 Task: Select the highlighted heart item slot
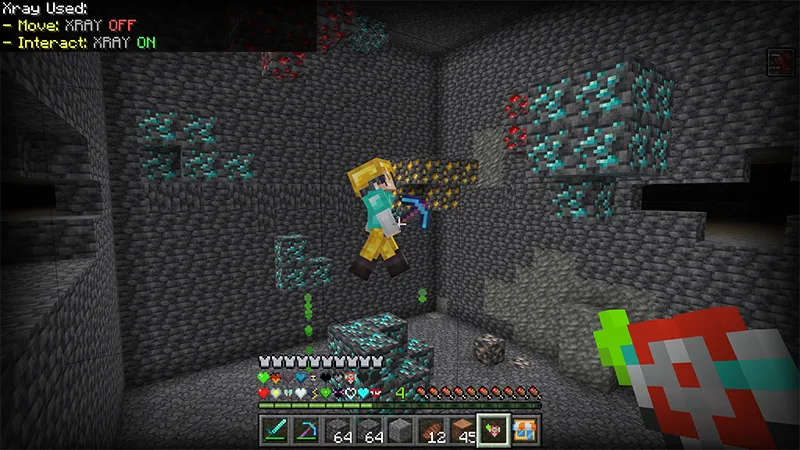[494, 431]
